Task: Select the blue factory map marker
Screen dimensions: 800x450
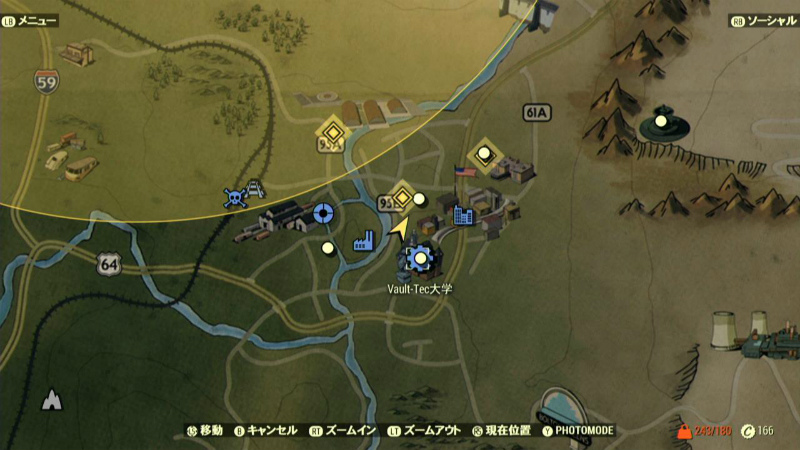Action: 363,240
